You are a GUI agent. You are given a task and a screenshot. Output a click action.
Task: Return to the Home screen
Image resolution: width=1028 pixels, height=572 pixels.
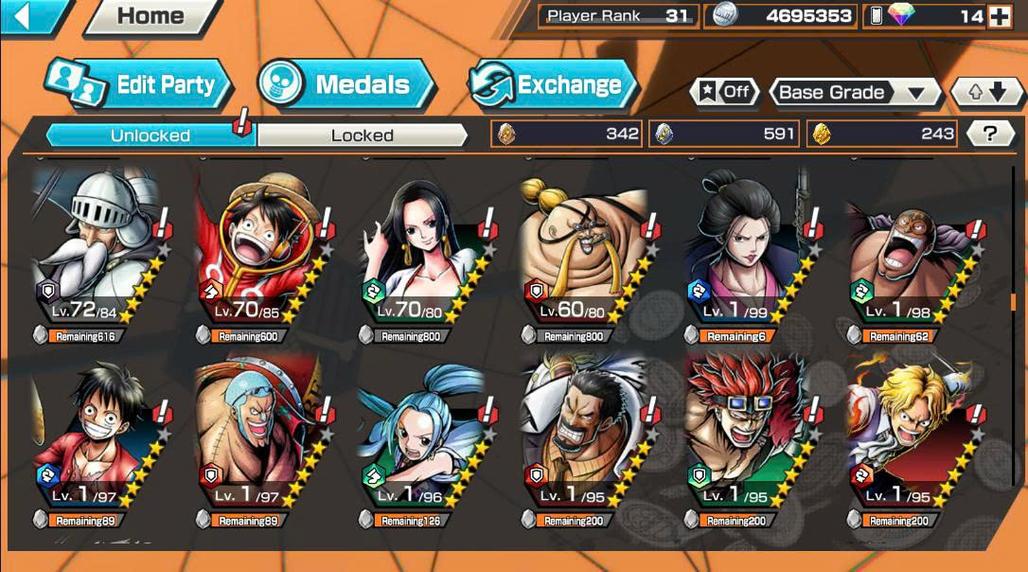[150, 16]
